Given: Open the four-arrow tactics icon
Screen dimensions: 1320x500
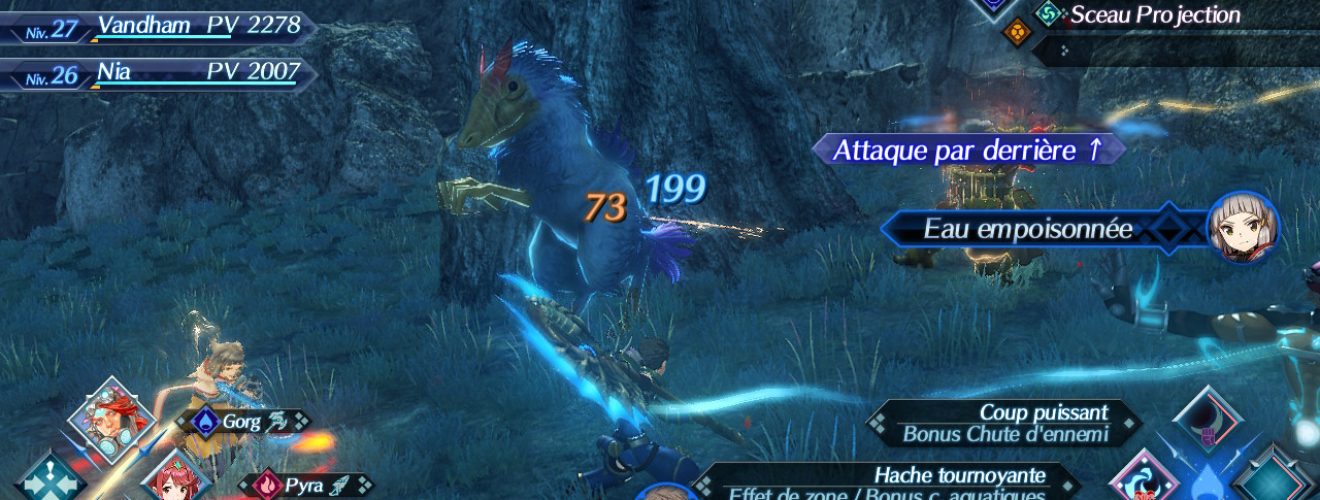Looking at the screenshot, I should (x=50, y=480).
